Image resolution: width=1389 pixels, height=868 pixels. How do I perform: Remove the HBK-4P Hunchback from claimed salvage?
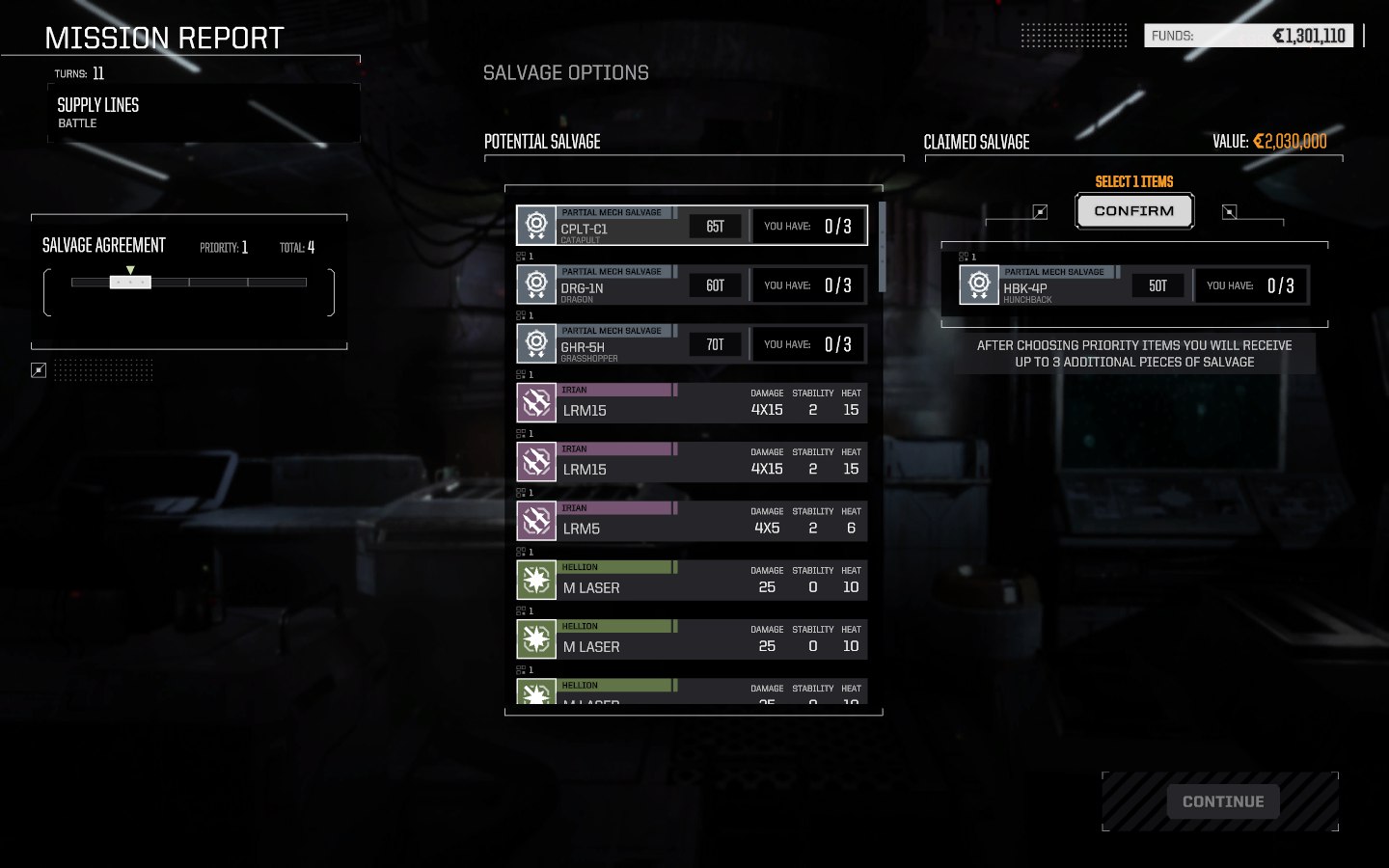[x=1133, y=285]
